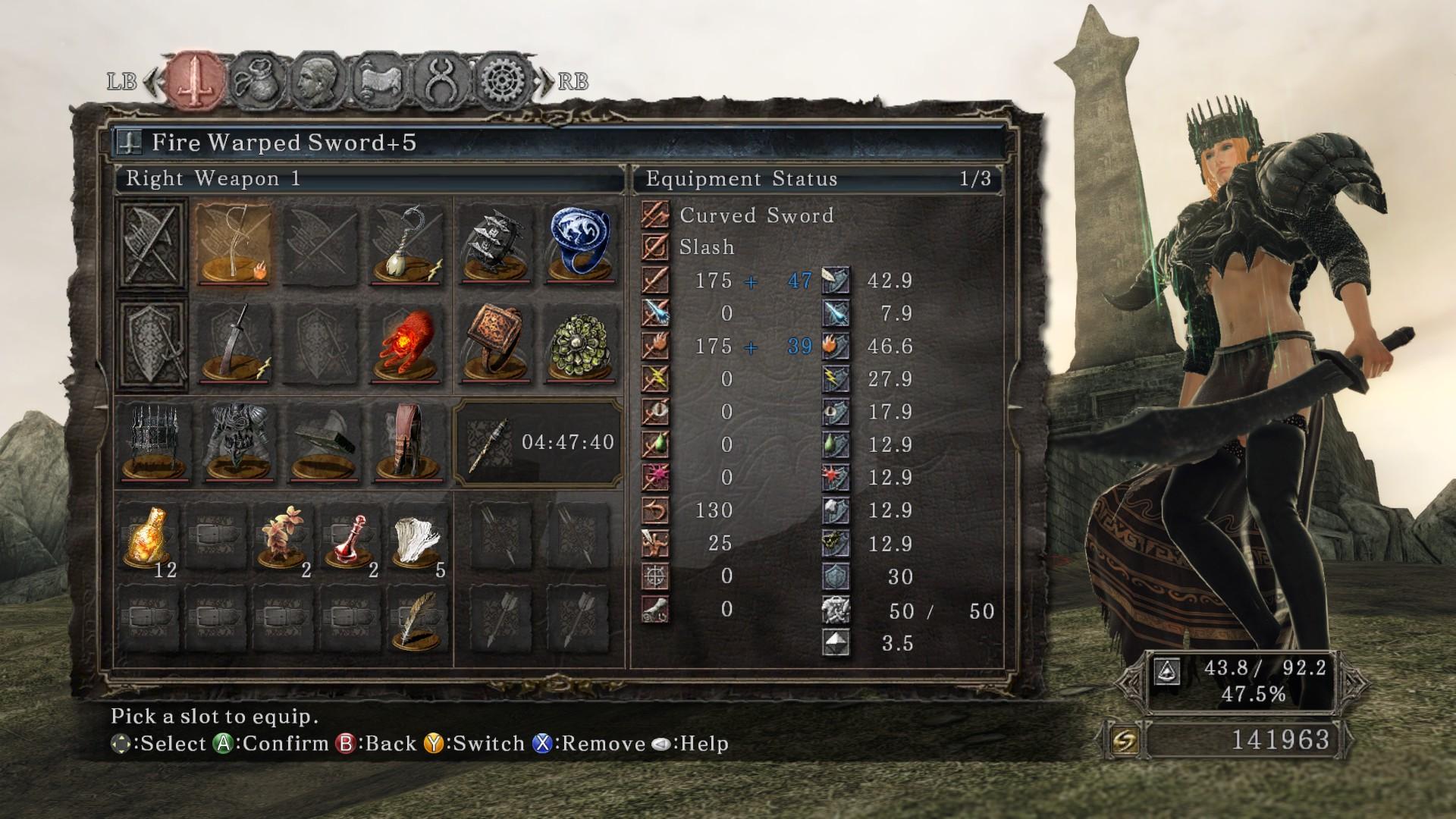Select the slot showing the 04:47:40 timer

(x=538, y=443)
